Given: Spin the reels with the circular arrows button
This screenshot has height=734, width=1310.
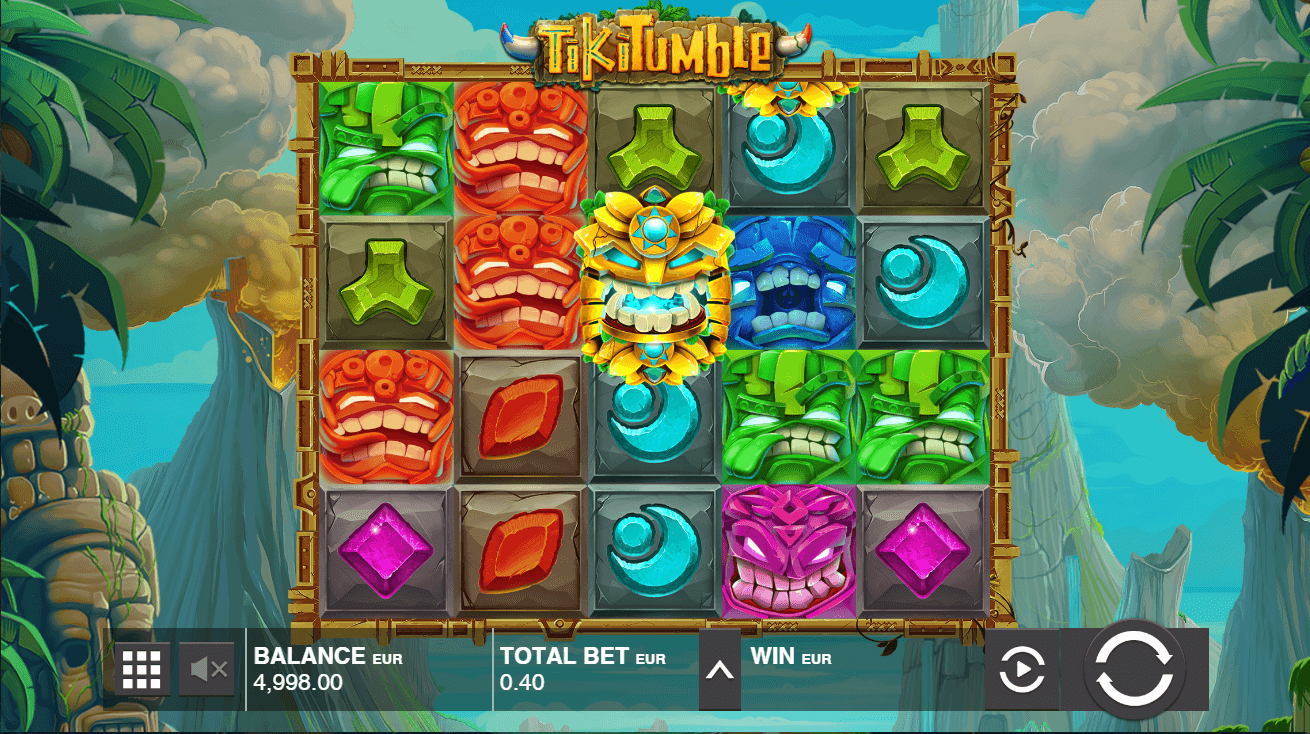Looking at the screenshot, I should pos(1134,670).
